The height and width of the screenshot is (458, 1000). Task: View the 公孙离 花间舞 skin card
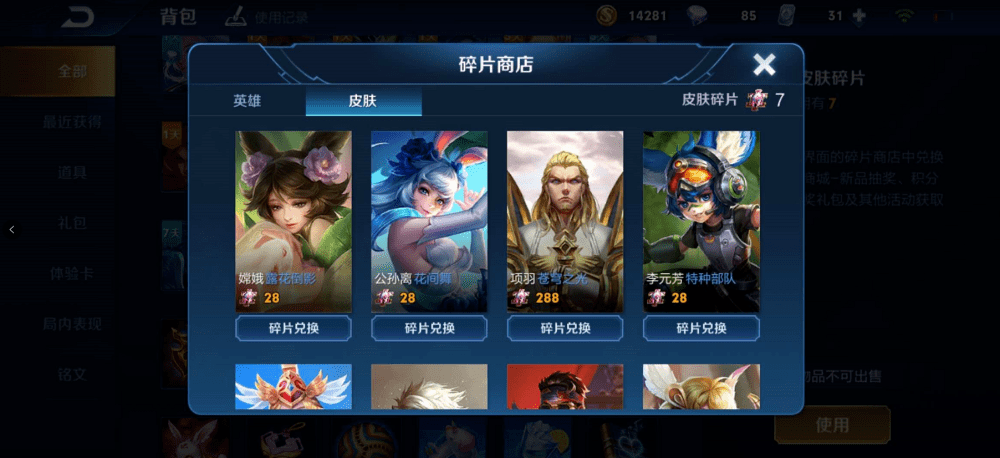pyautogui.click(x=429, y=220)
